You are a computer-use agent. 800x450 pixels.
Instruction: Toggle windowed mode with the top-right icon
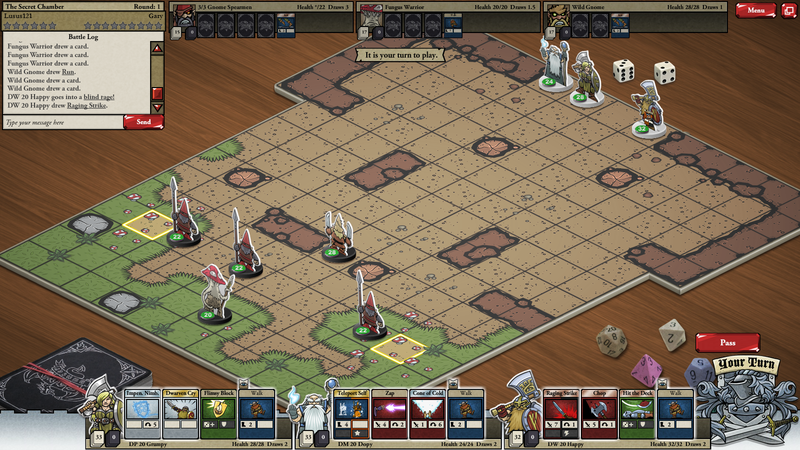tap(789, 10)
